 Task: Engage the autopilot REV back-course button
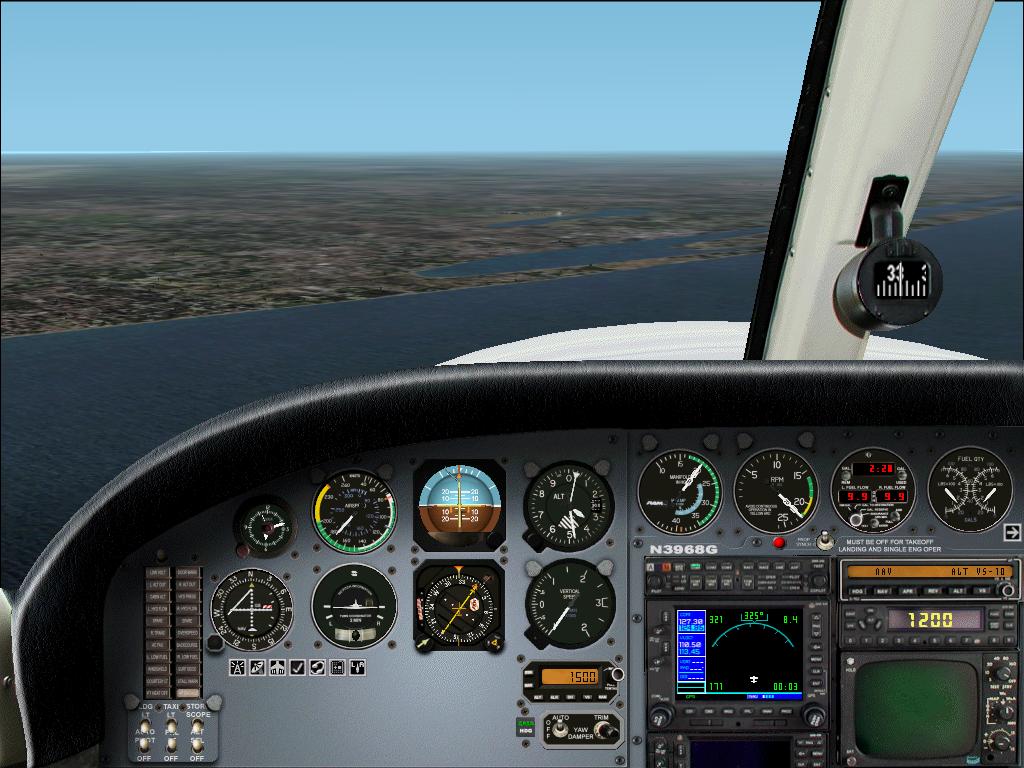point(933,591)
